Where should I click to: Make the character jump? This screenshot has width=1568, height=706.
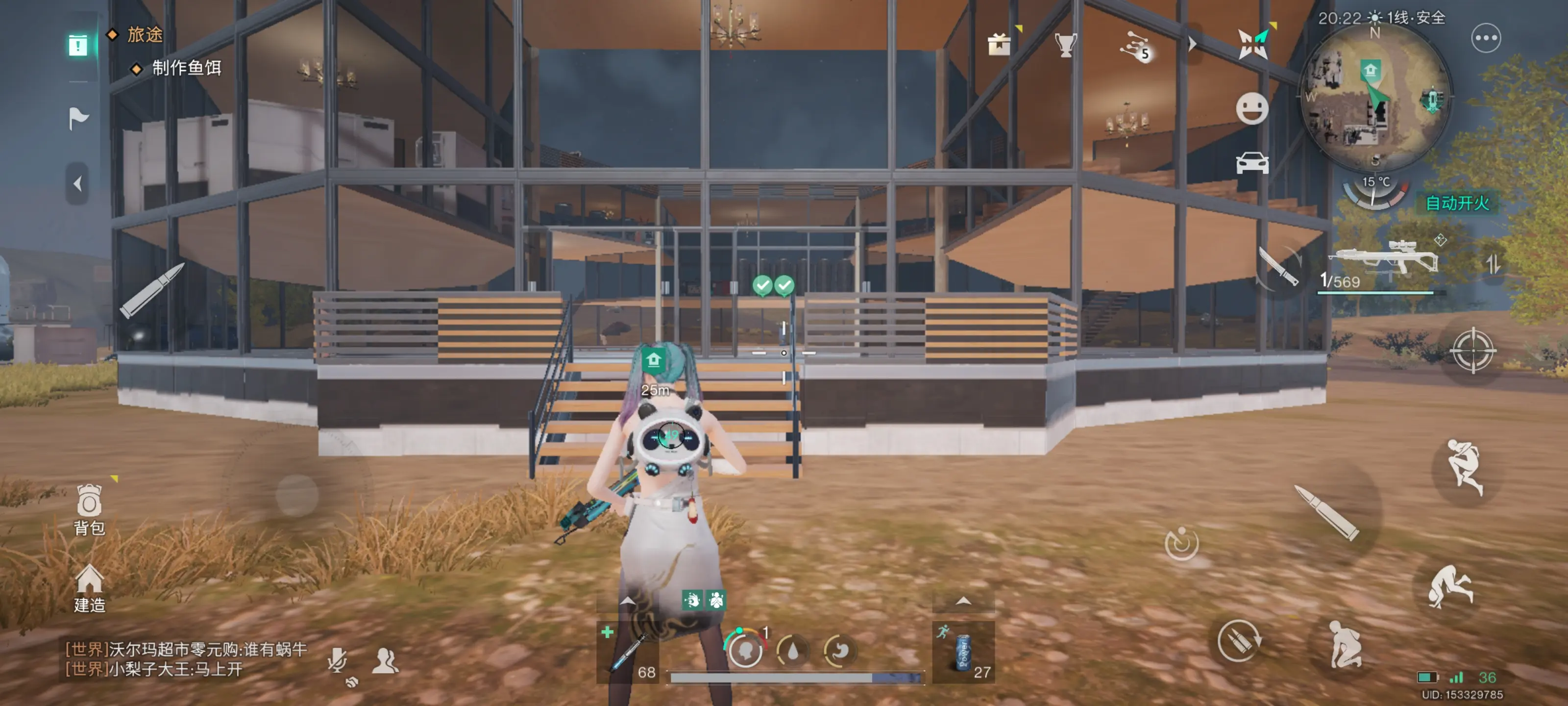[x=1464, y=467]
